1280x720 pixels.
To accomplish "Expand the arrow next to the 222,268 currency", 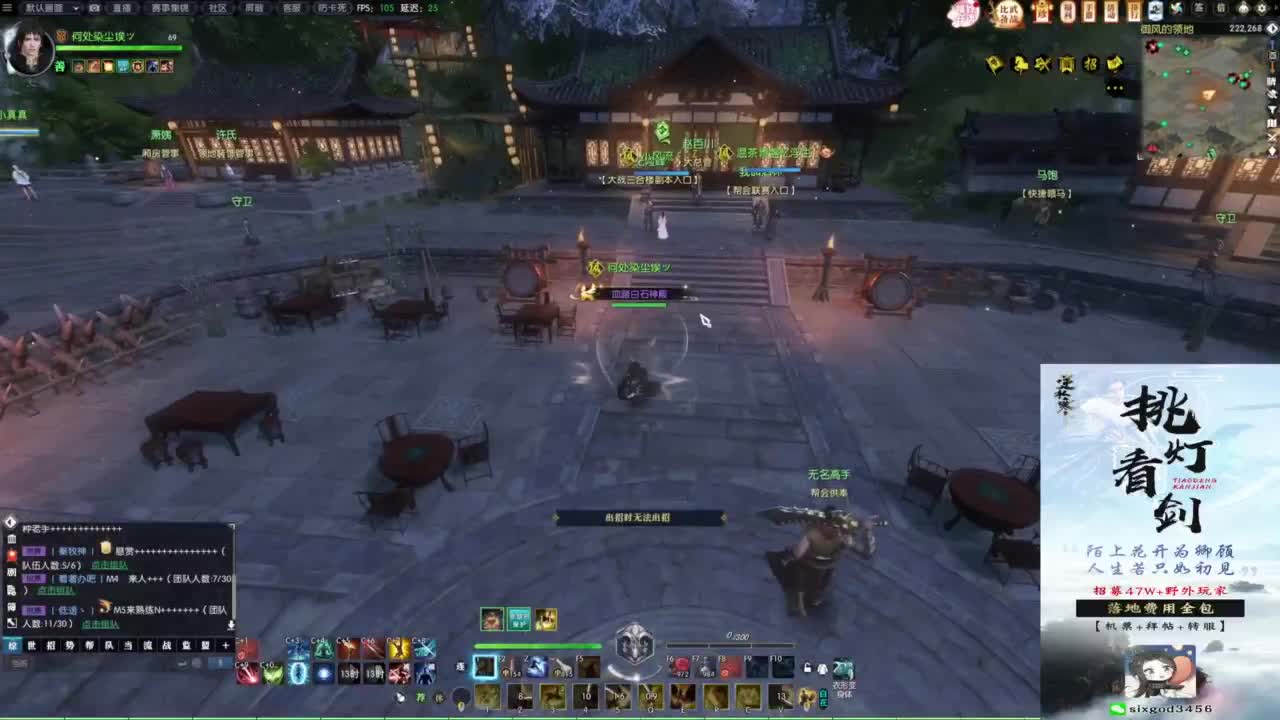I will click(x=1271, y=28).
